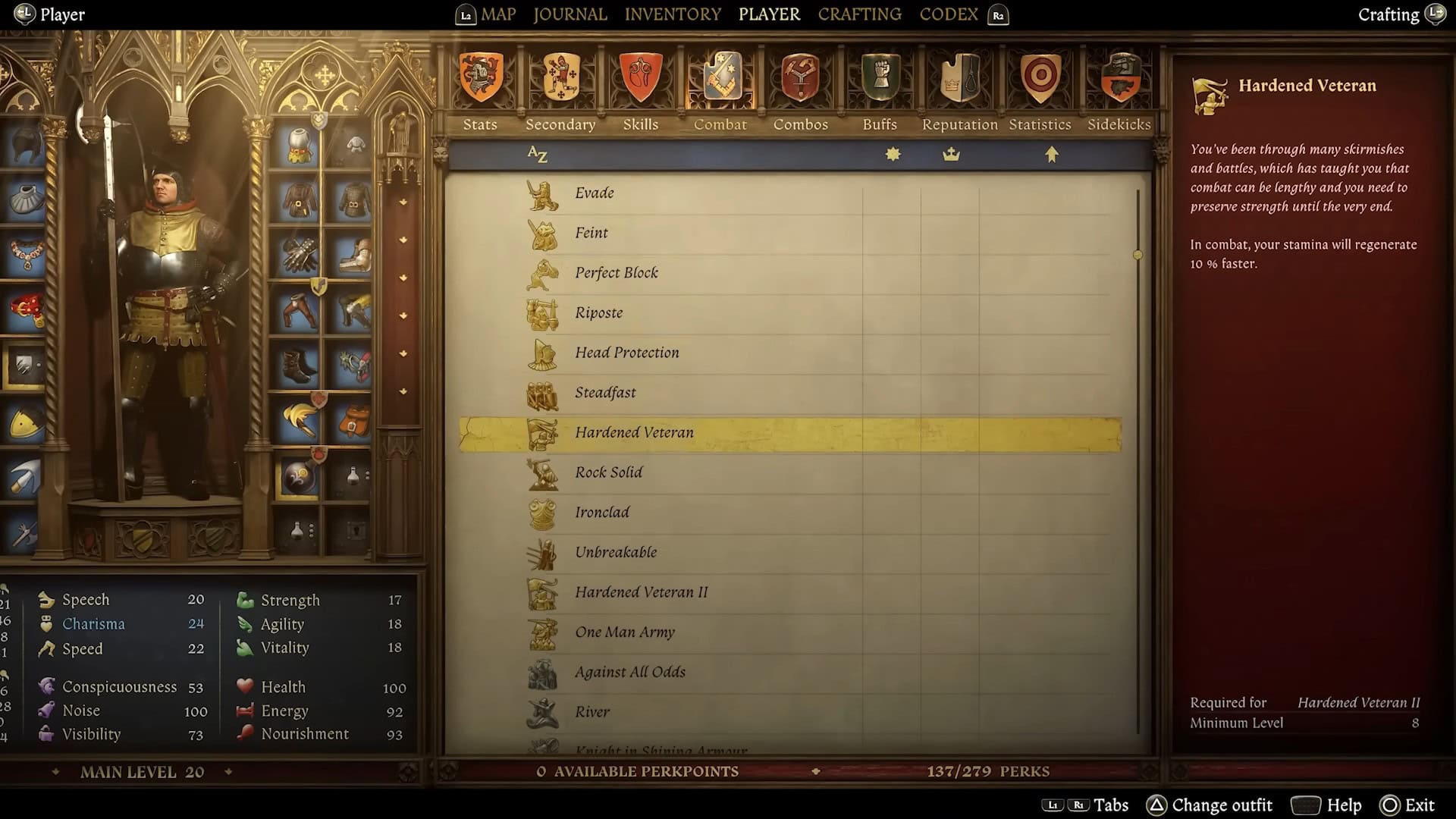Open the Statistics target icon

[x=1040, y=76]
